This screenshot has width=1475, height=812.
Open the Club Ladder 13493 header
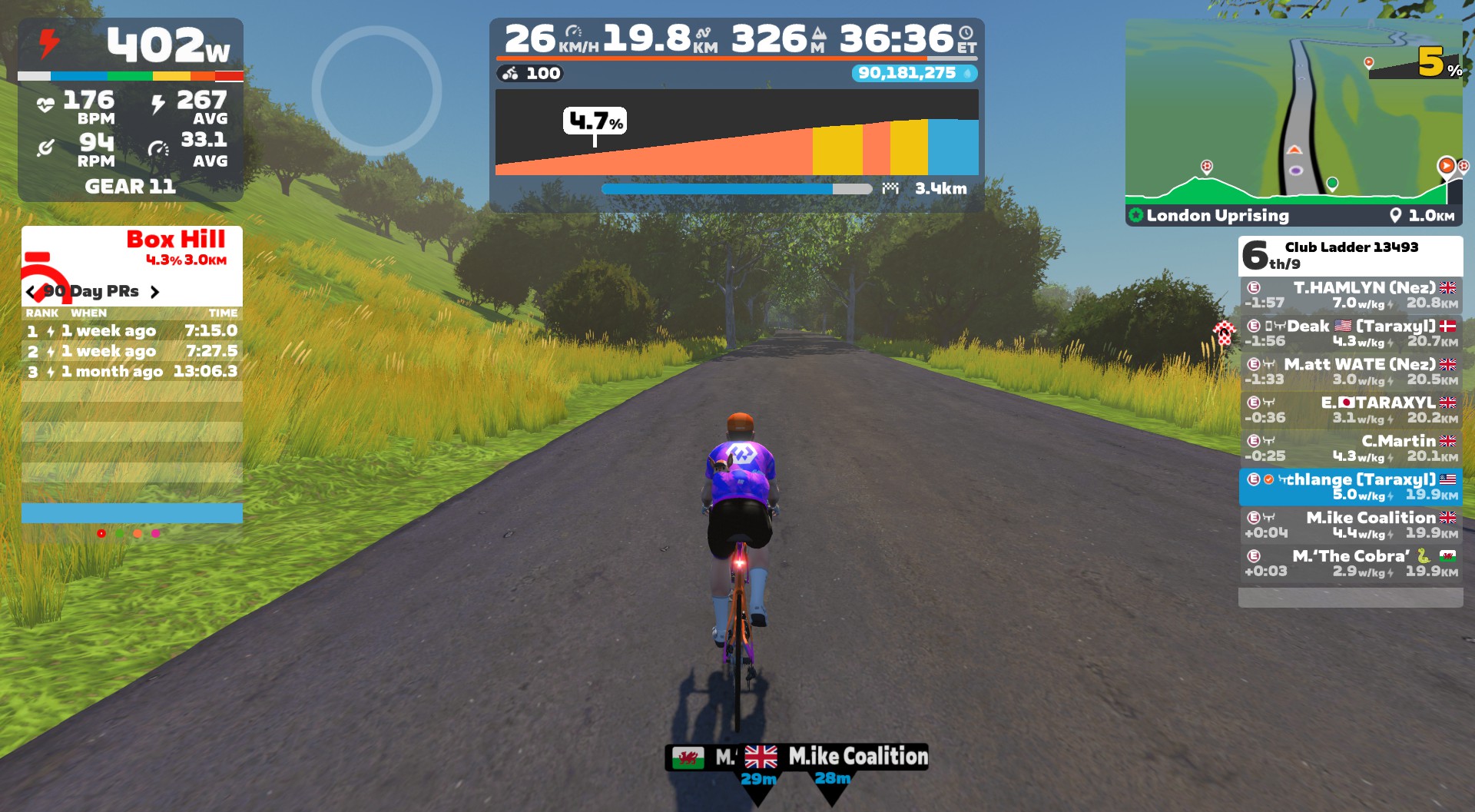point(1351,255)
